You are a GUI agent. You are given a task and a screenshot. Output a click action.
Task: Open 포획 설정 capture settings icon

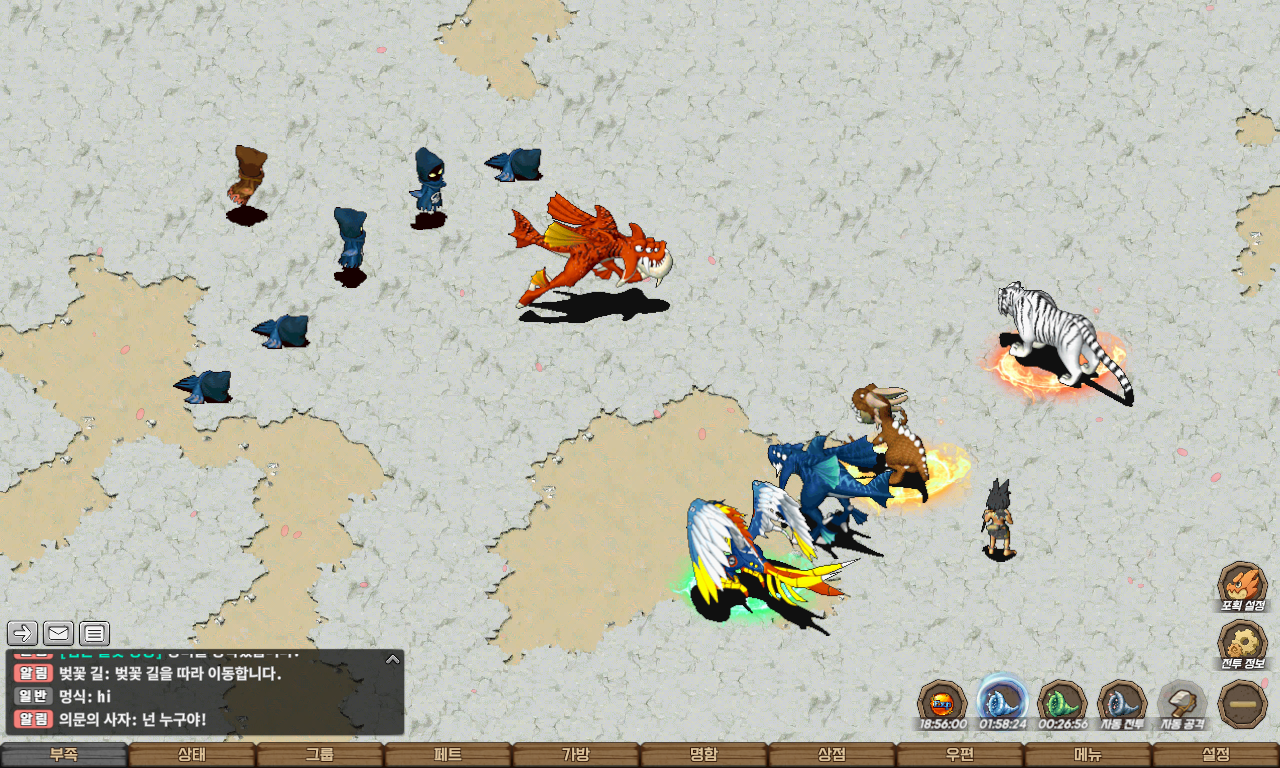tap(1242, 585)
